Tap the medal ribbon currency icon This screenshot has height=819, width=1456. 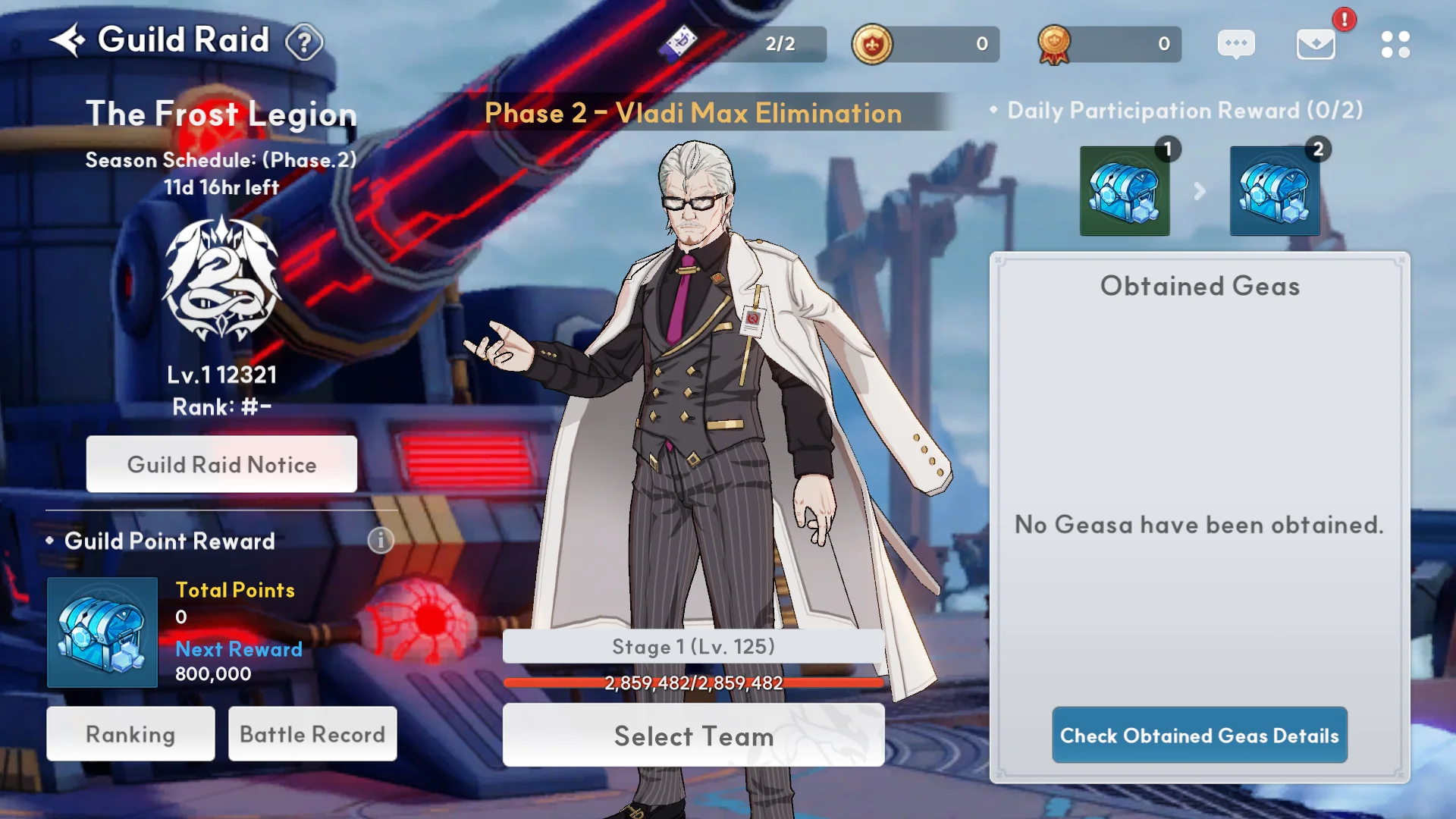(1054, 44)
